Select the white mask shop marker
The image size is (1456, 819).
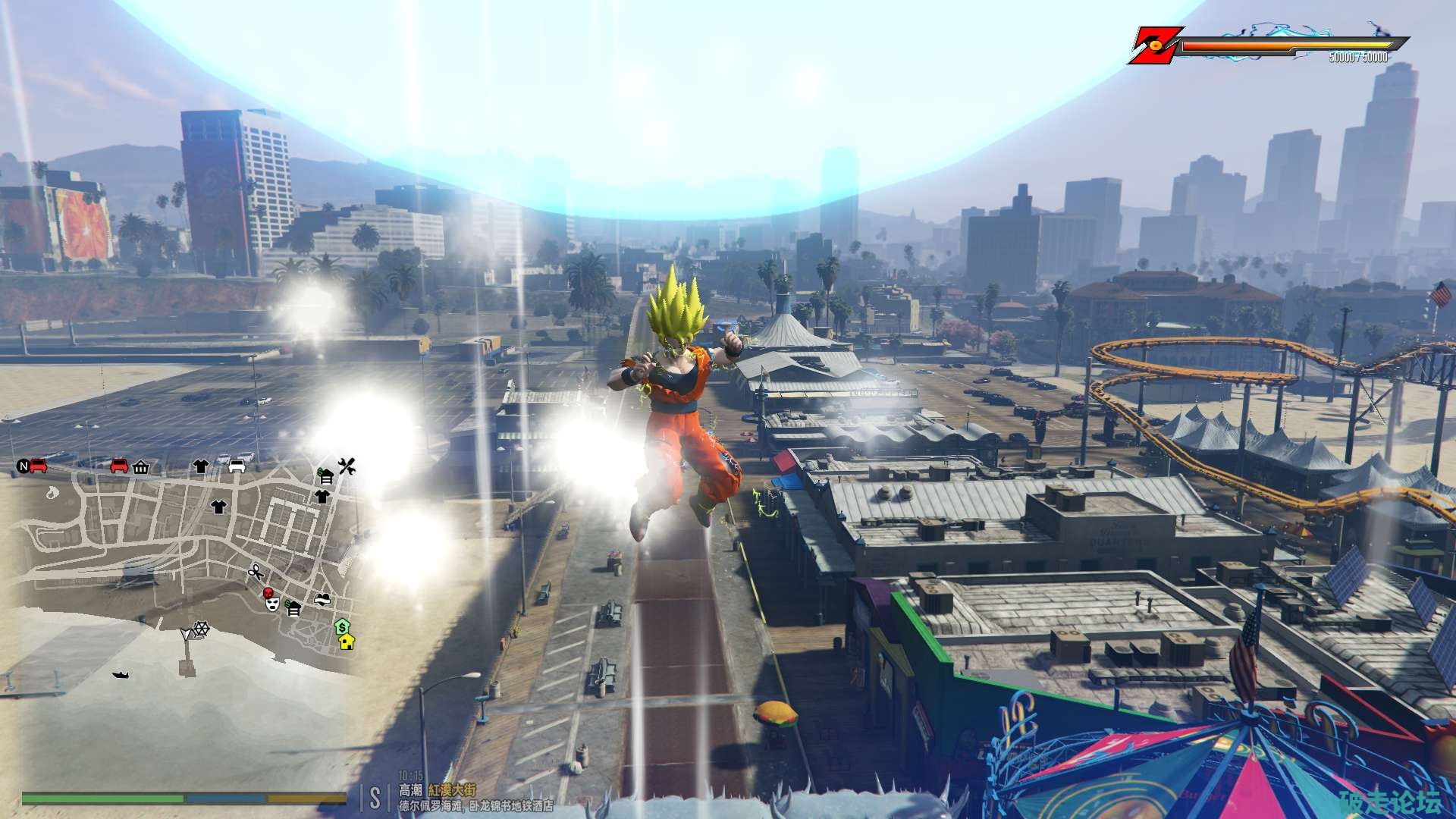(x=273, y=604)
